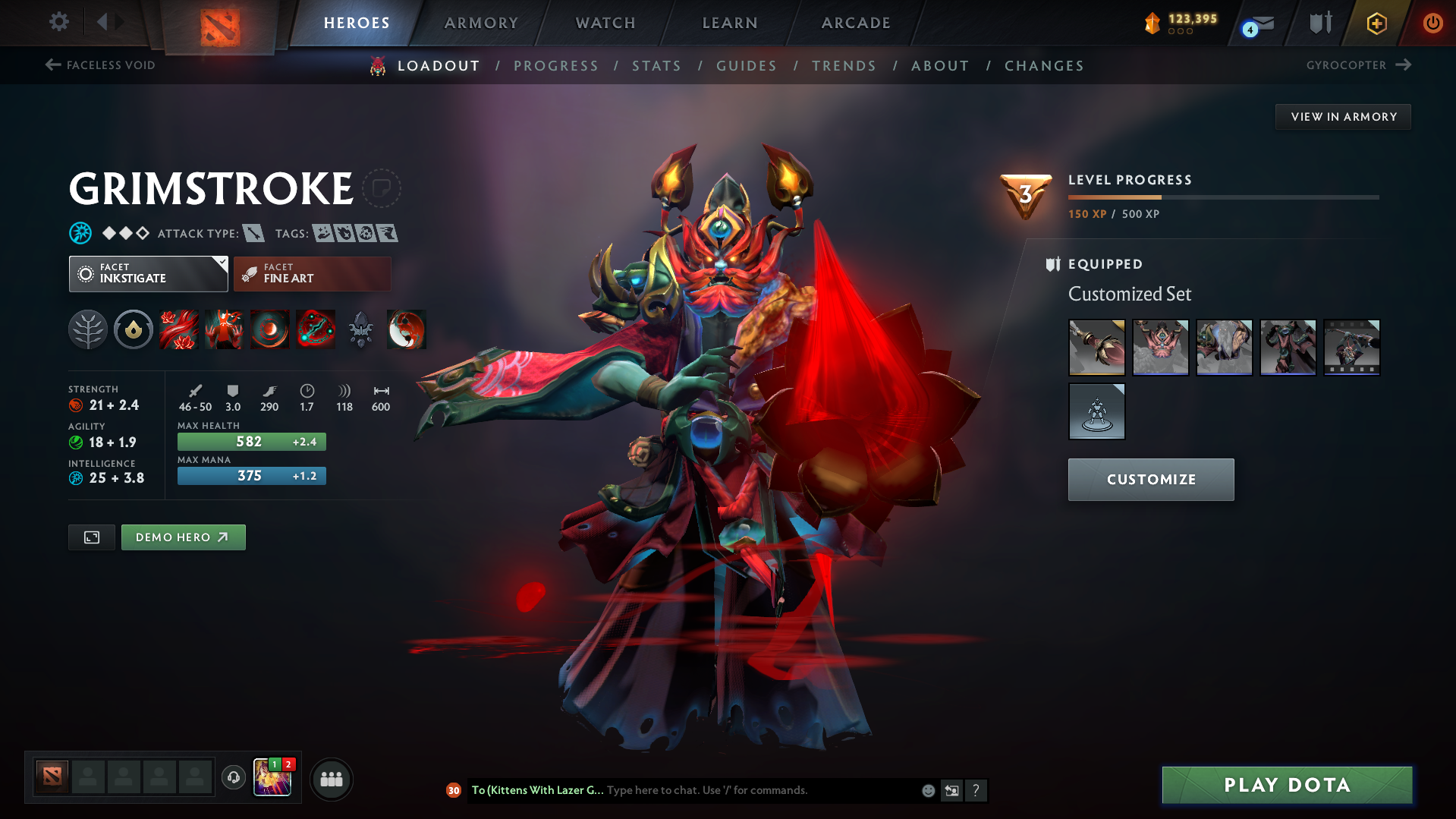Viewport: 1456px width, 819px height.
Task: Select the Soulbind ultimate ability icon
Action: tap(316, 329)
